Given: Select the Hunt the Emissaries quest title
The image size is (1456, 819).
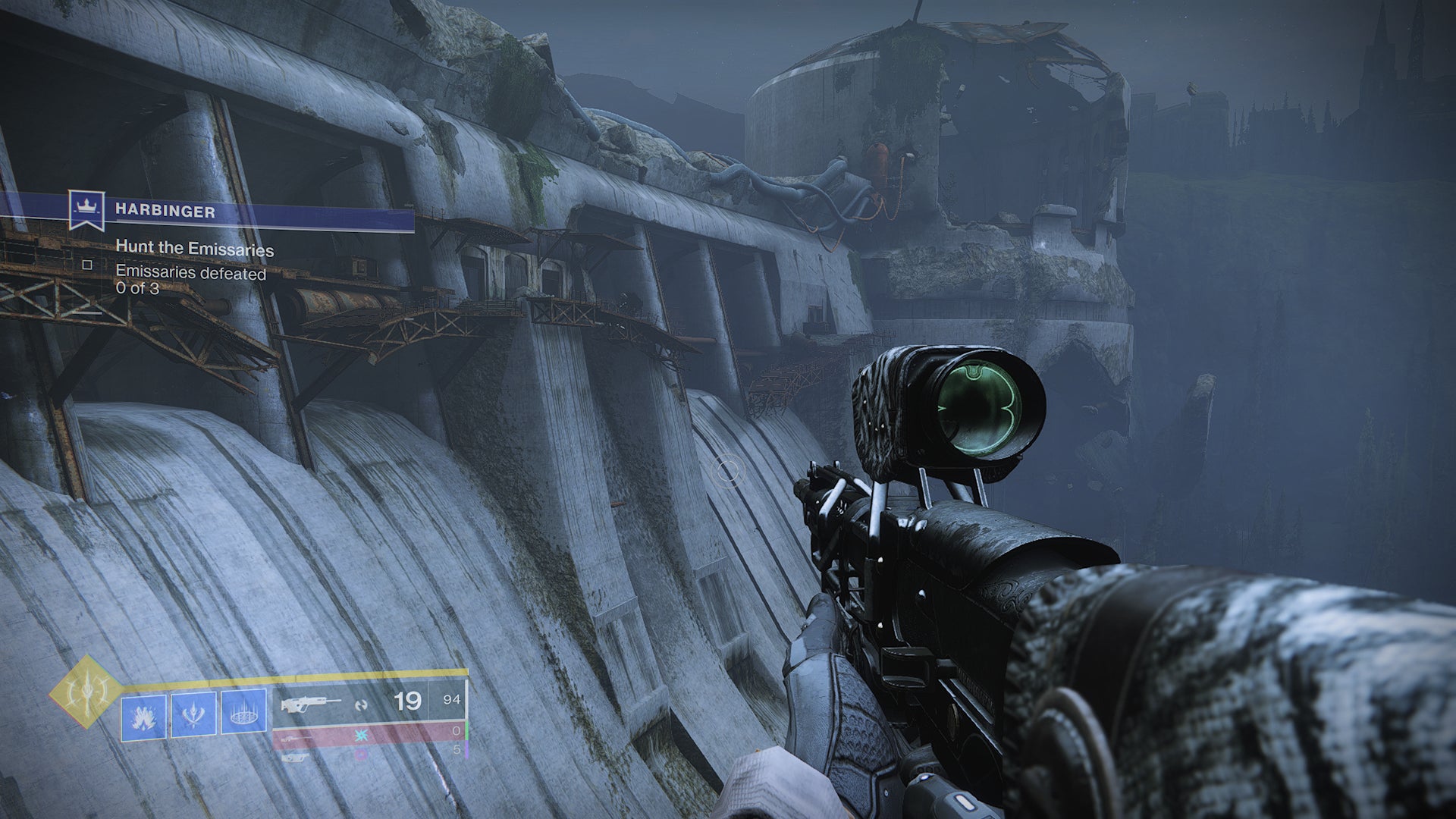Looking at the screenshot, I should (x=194, y=246).
